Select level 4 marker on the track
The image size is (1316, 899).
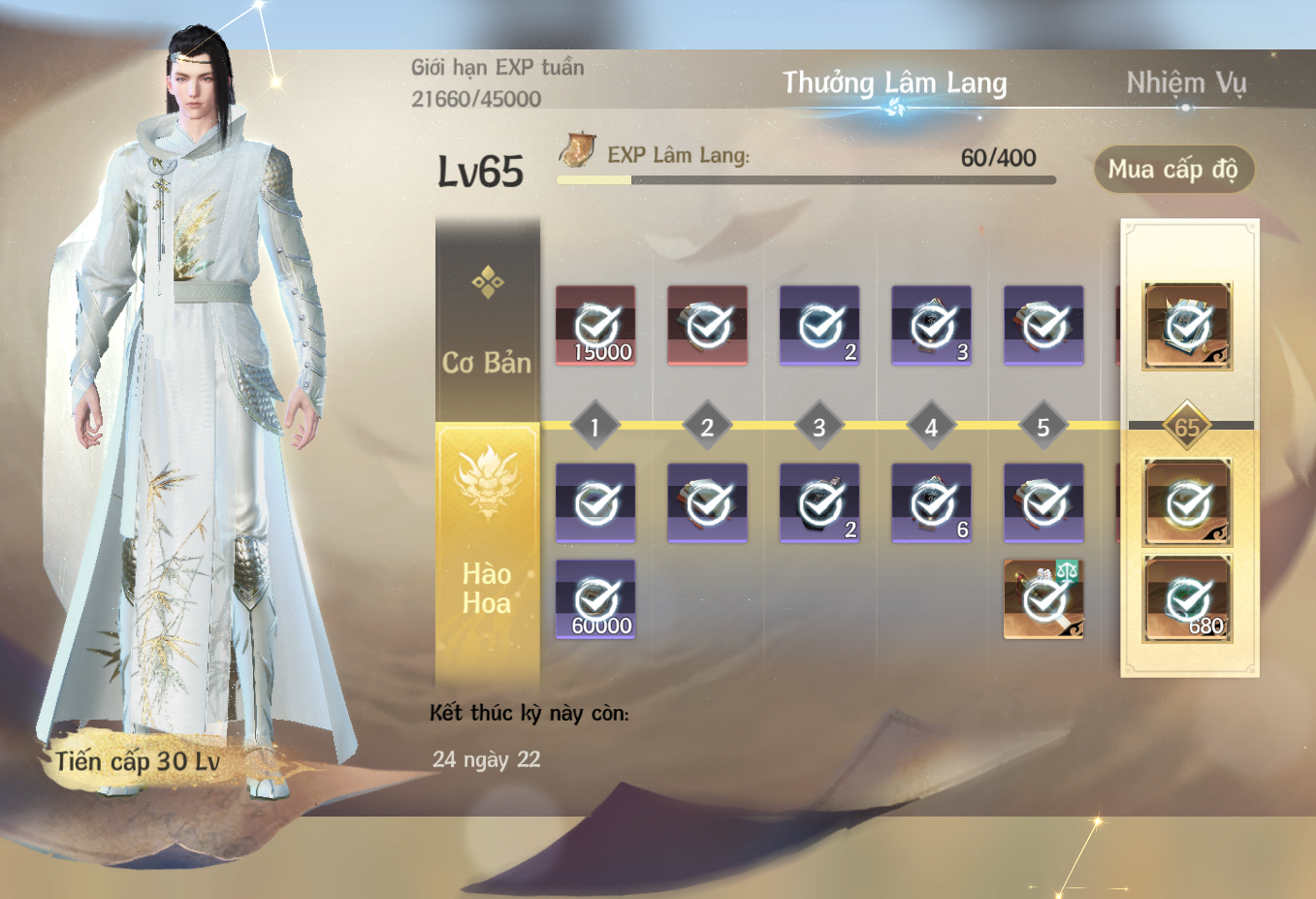point(931,427)
